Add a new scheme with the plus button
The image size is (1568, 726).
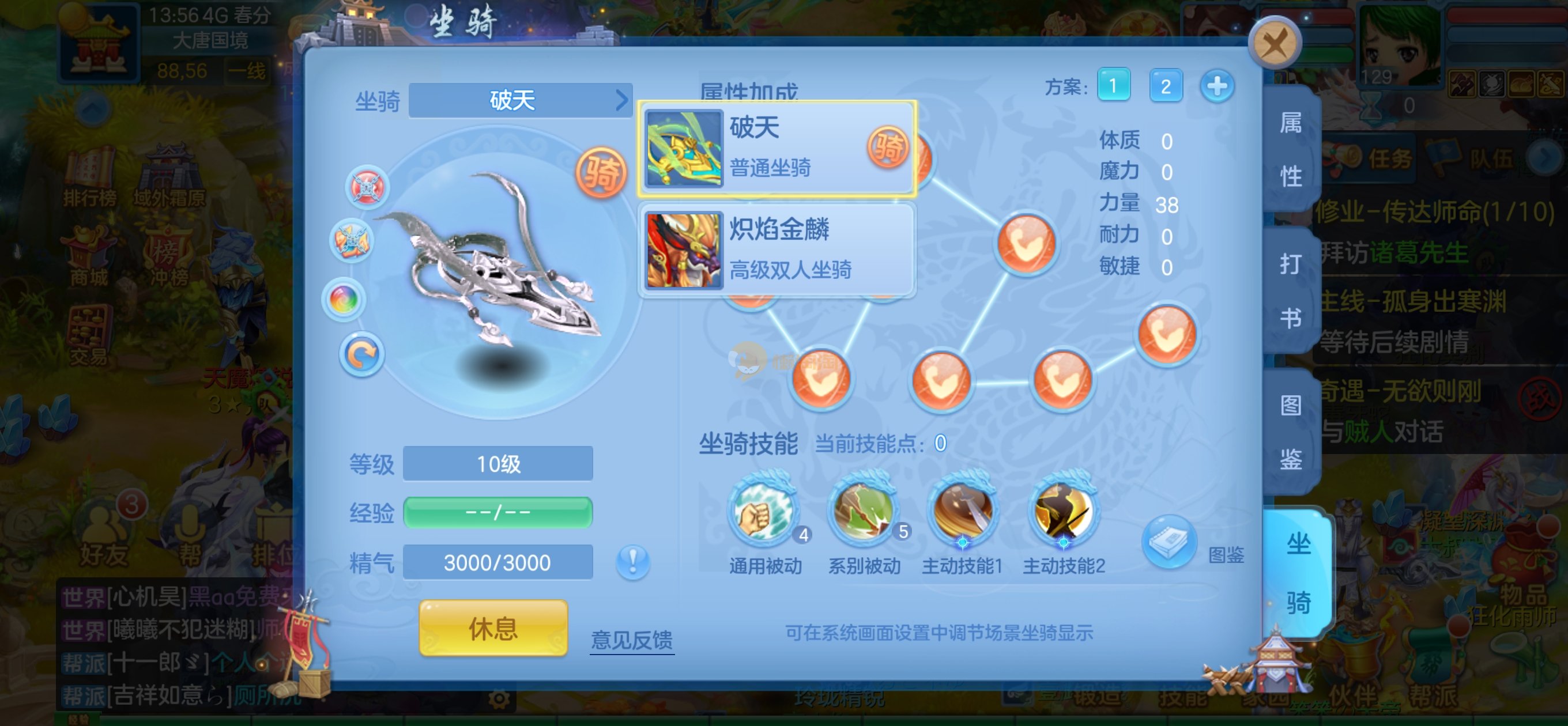click(x=1217, y=86)
